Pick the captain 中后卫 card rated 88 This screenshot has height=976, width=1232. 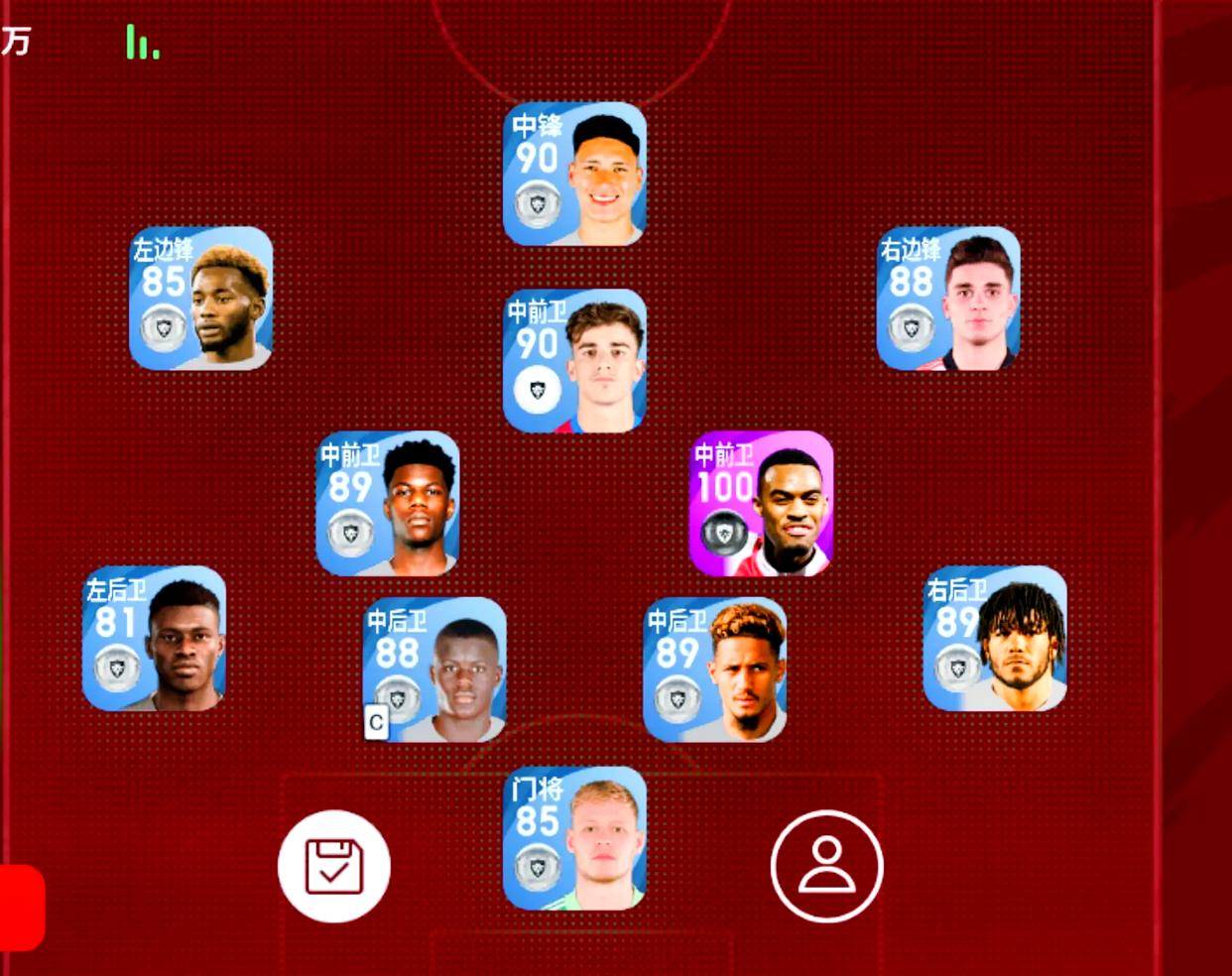434,670
